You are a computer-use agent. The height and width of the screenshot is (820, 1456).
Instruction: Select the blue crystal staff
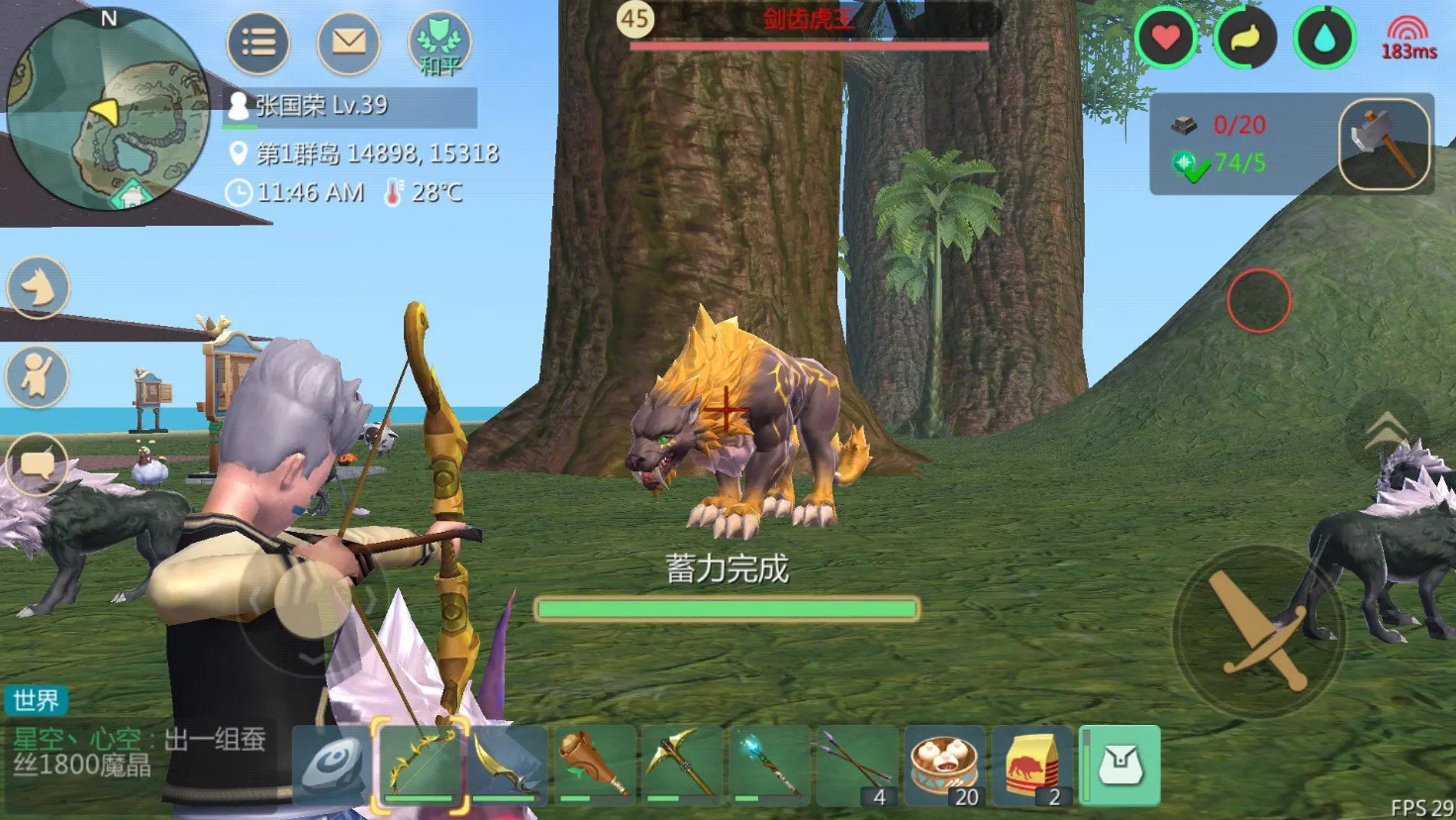click(768, 765)
